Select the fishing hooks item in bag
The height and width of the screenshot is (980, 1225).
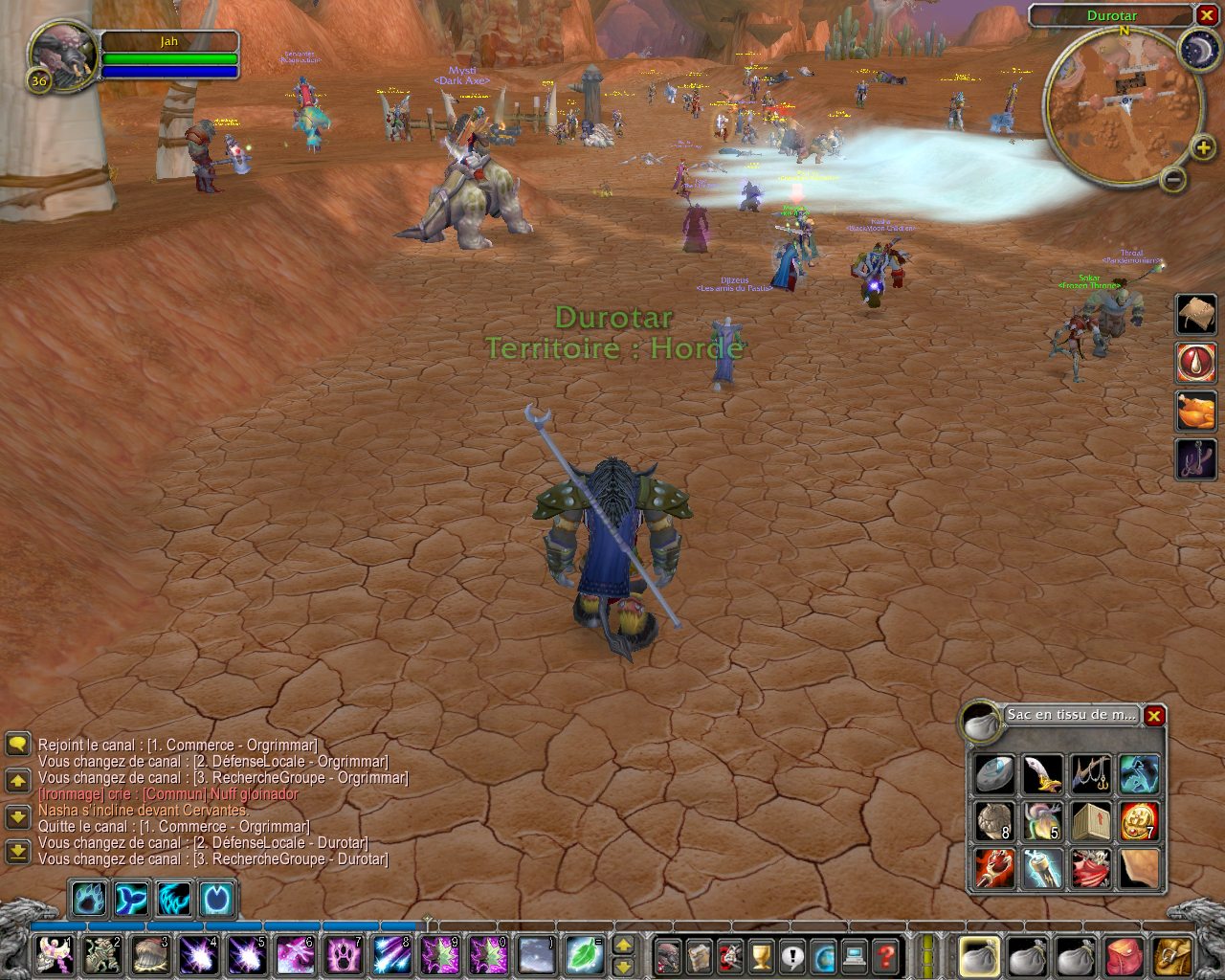(x=1090, y=774)
